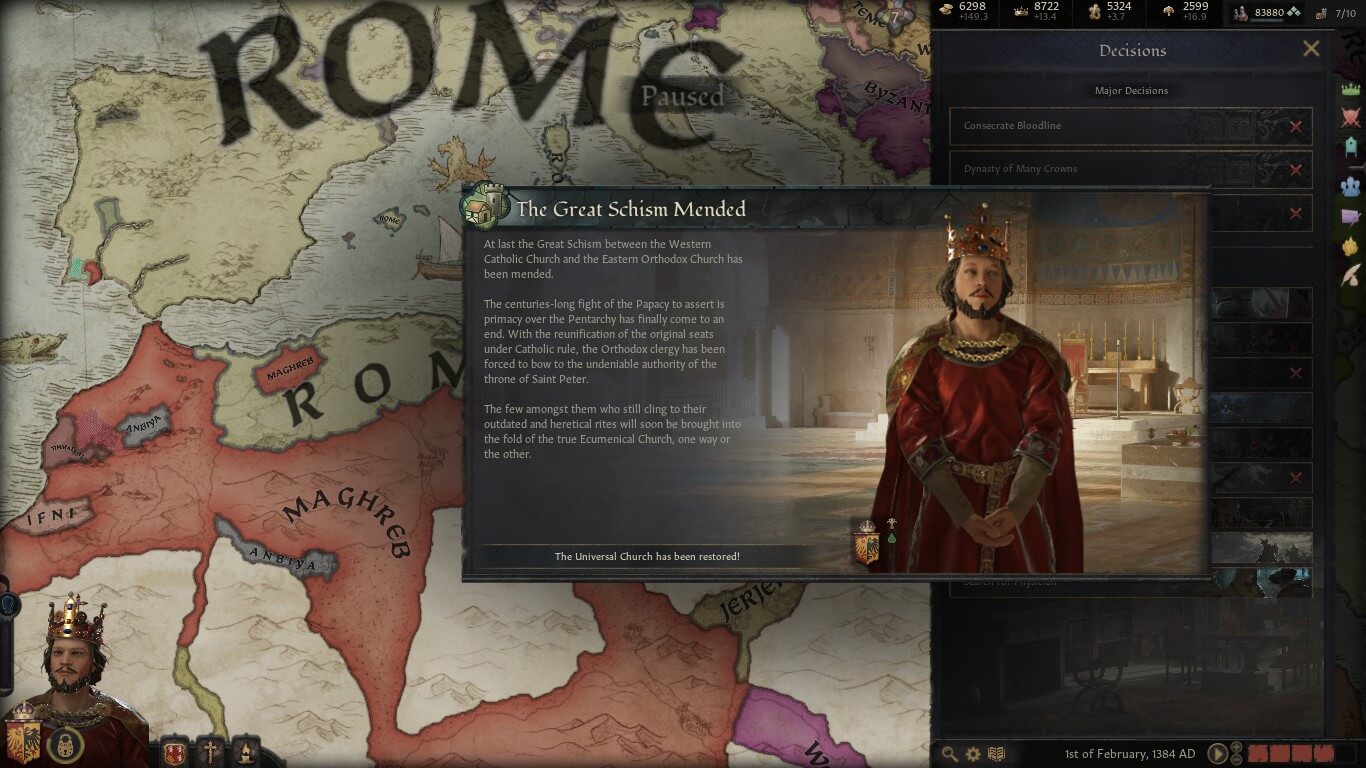1366x768 pixels.
Task: Toggle pause with the play button
Action: [1217, 754]
